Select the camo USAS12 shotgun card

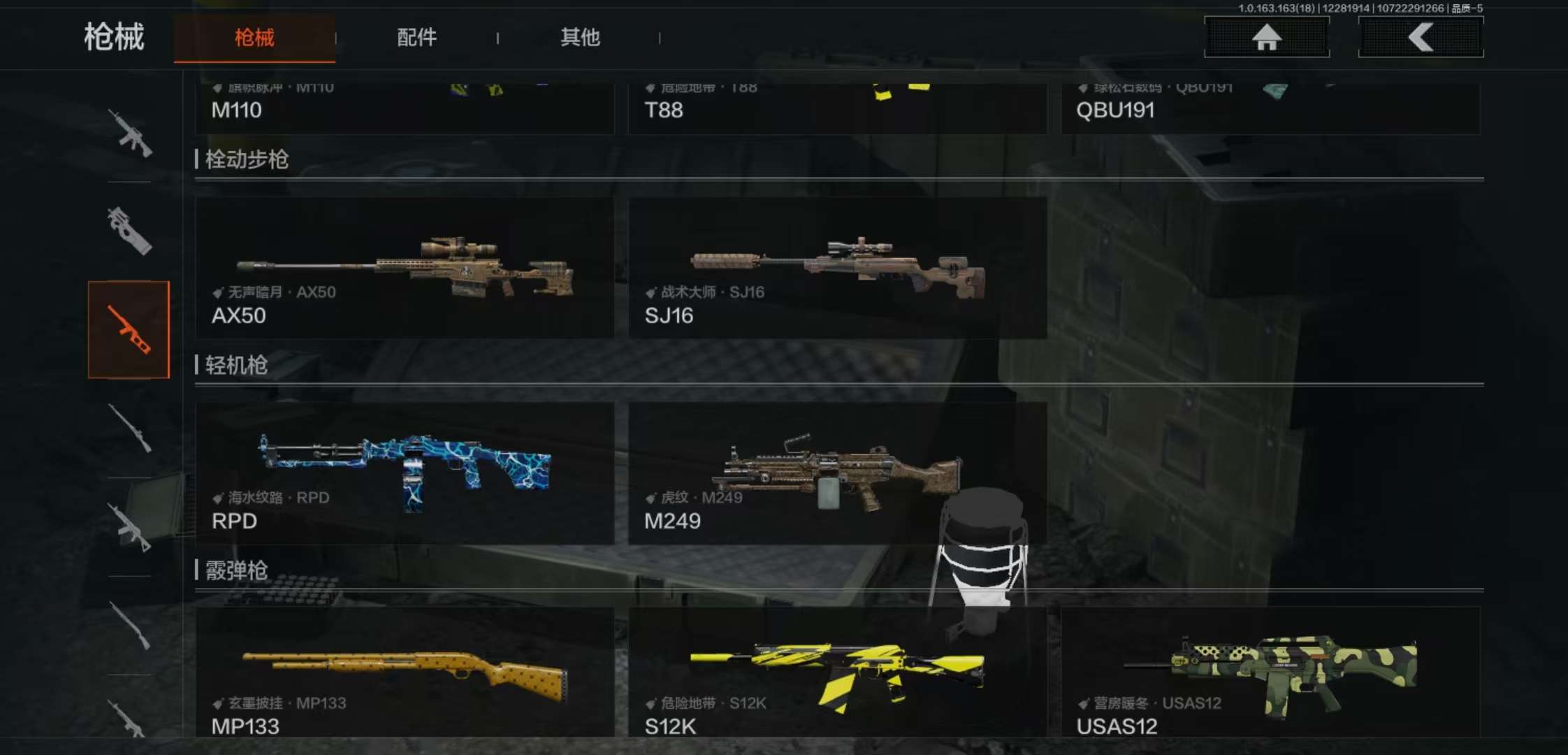click(x=1270, y=673)
